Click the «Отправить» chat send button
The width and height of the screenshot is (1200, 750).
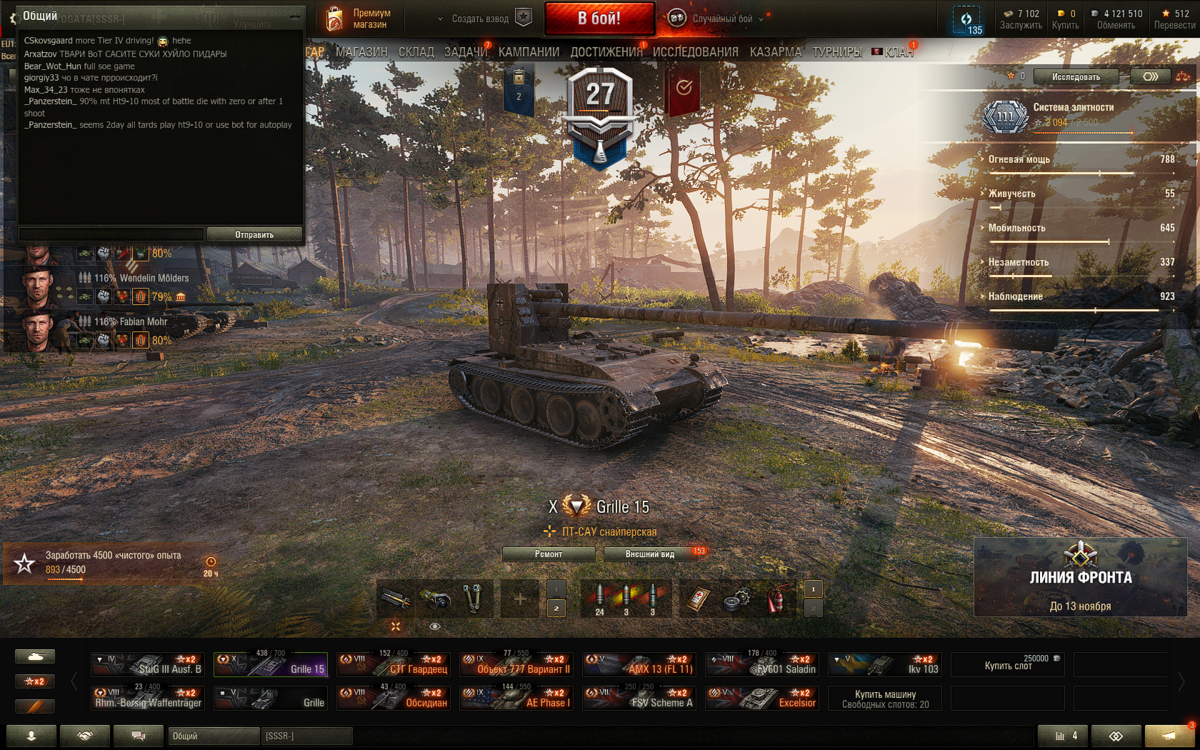pyautogui.click(x=254, y=235)
